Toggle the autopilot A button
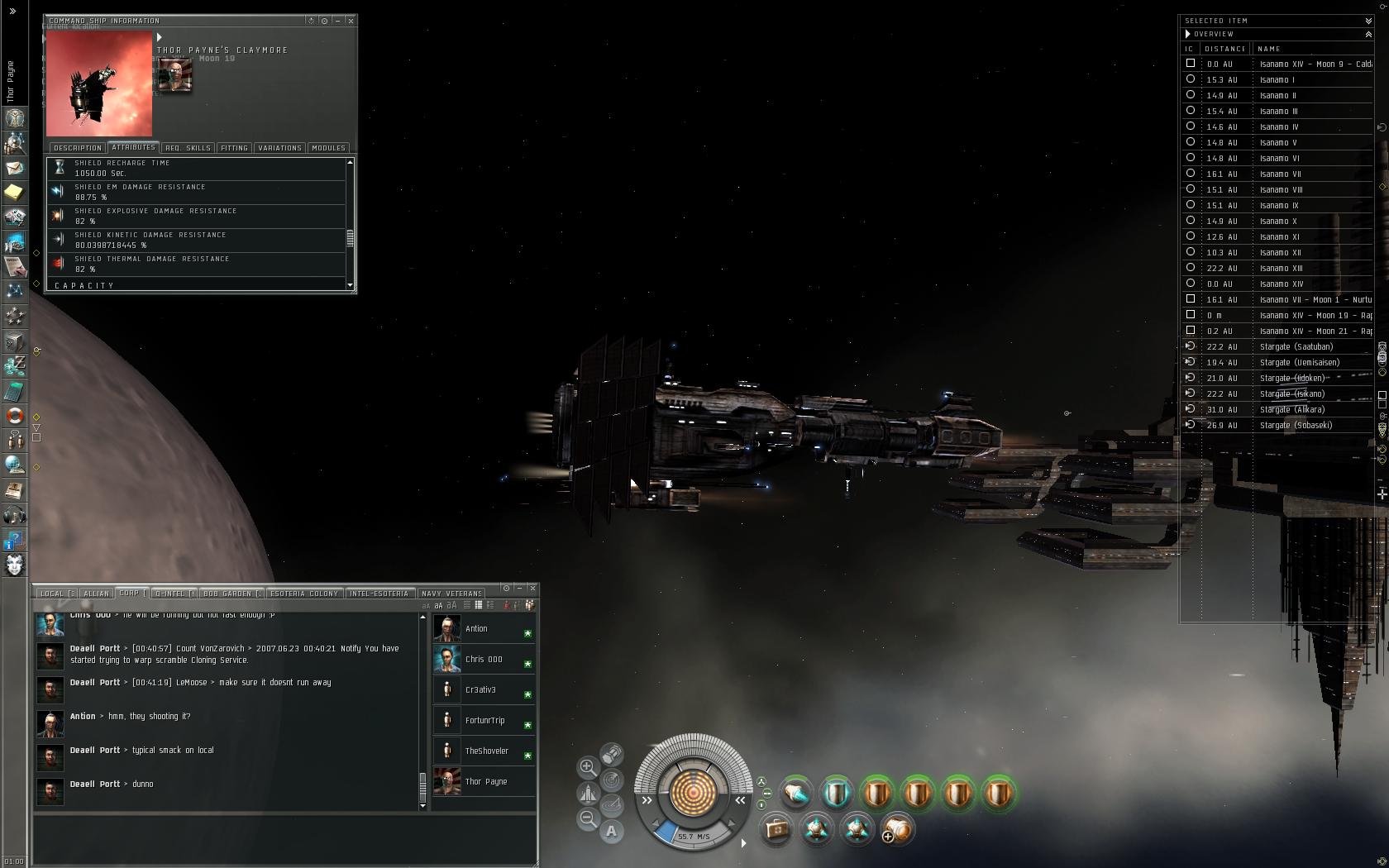 (611, 831)
